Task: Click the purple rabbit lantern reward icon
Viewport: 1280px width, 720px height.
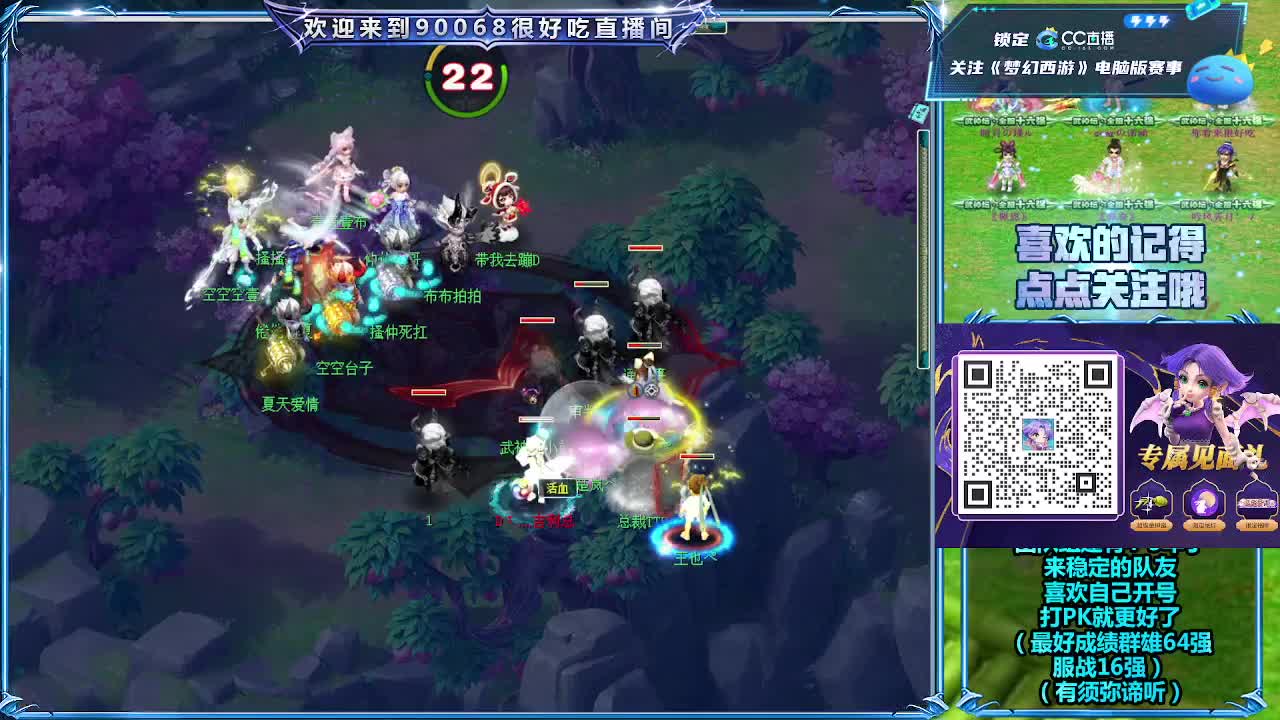Action: point(1204,503)
